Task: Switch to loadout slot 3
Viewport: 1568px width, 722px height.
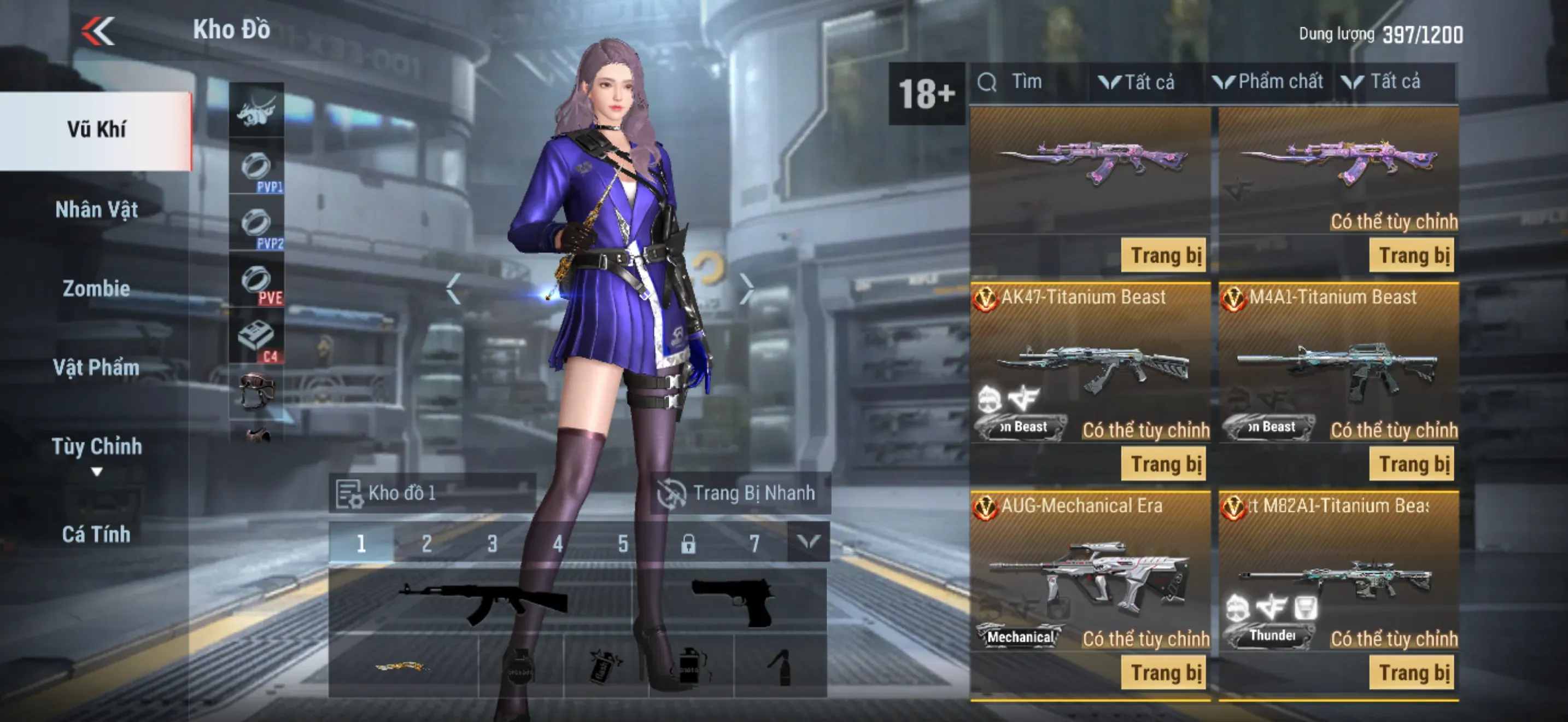Action: point(492,543)
